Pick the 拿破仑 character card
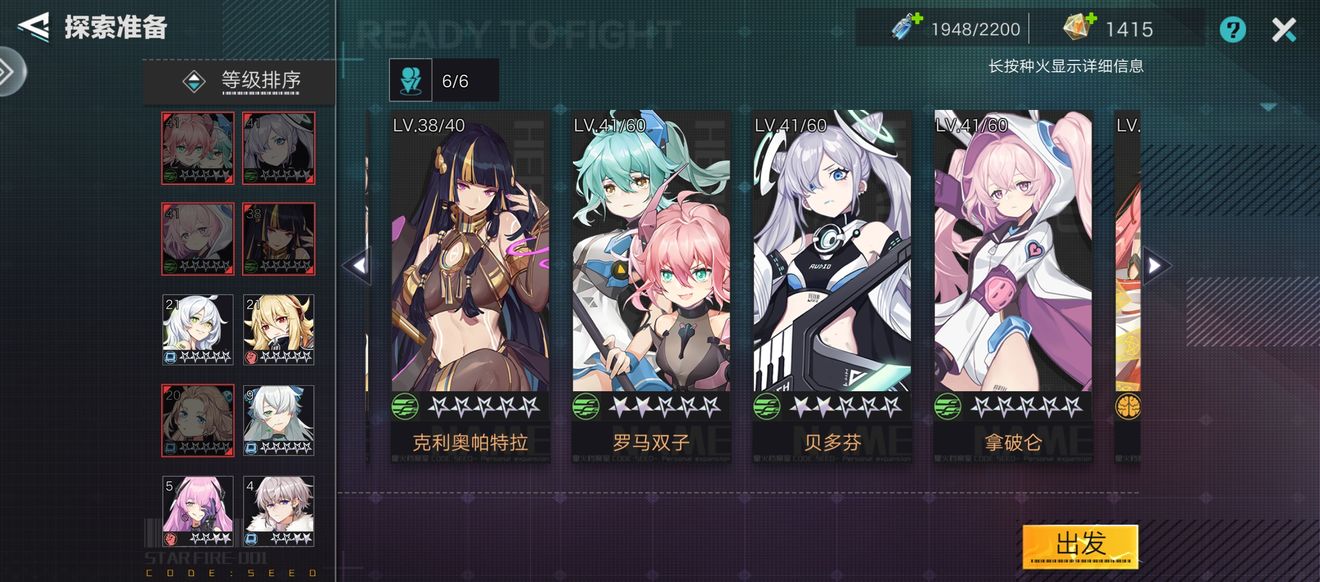Viewport: 1320px width, 582px height. [x=1013, y=285]
